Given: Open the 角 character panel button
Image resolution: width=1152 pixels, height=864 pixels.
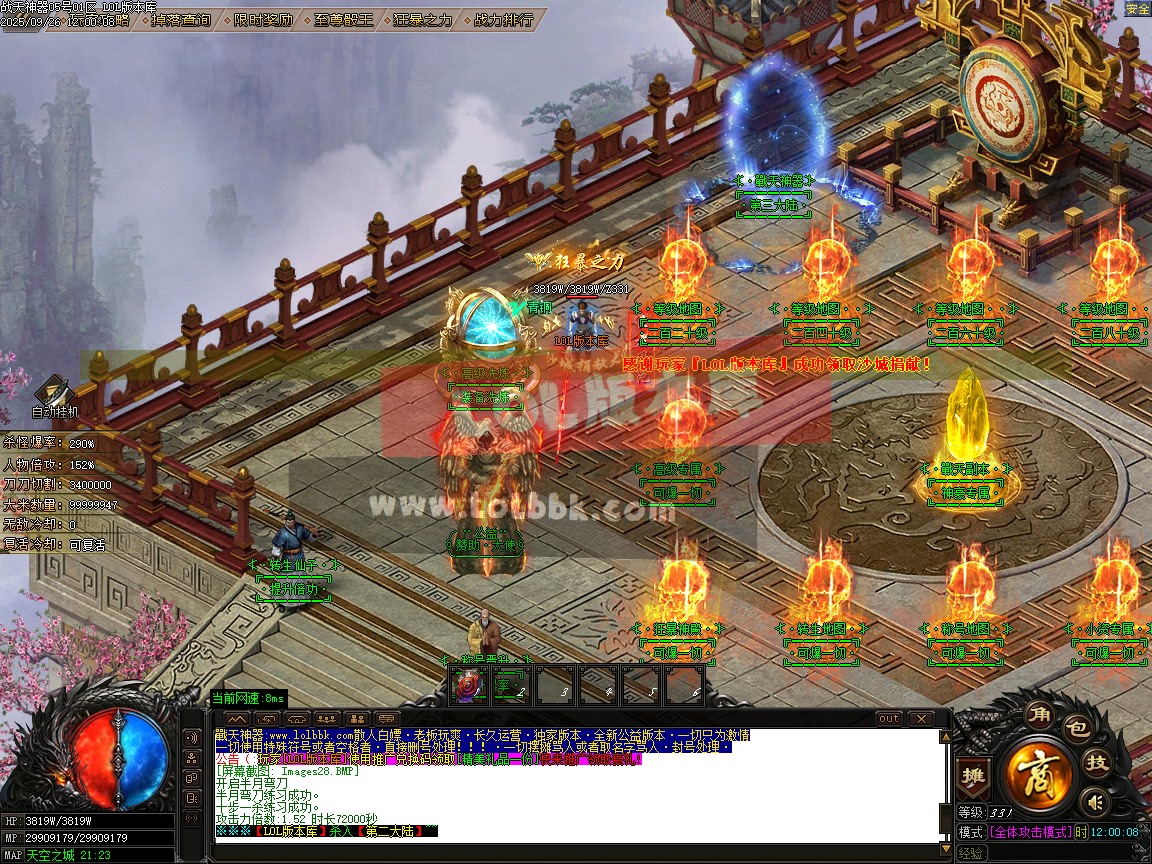Looking at the screenshot, I should click(x=1038, y=716).
